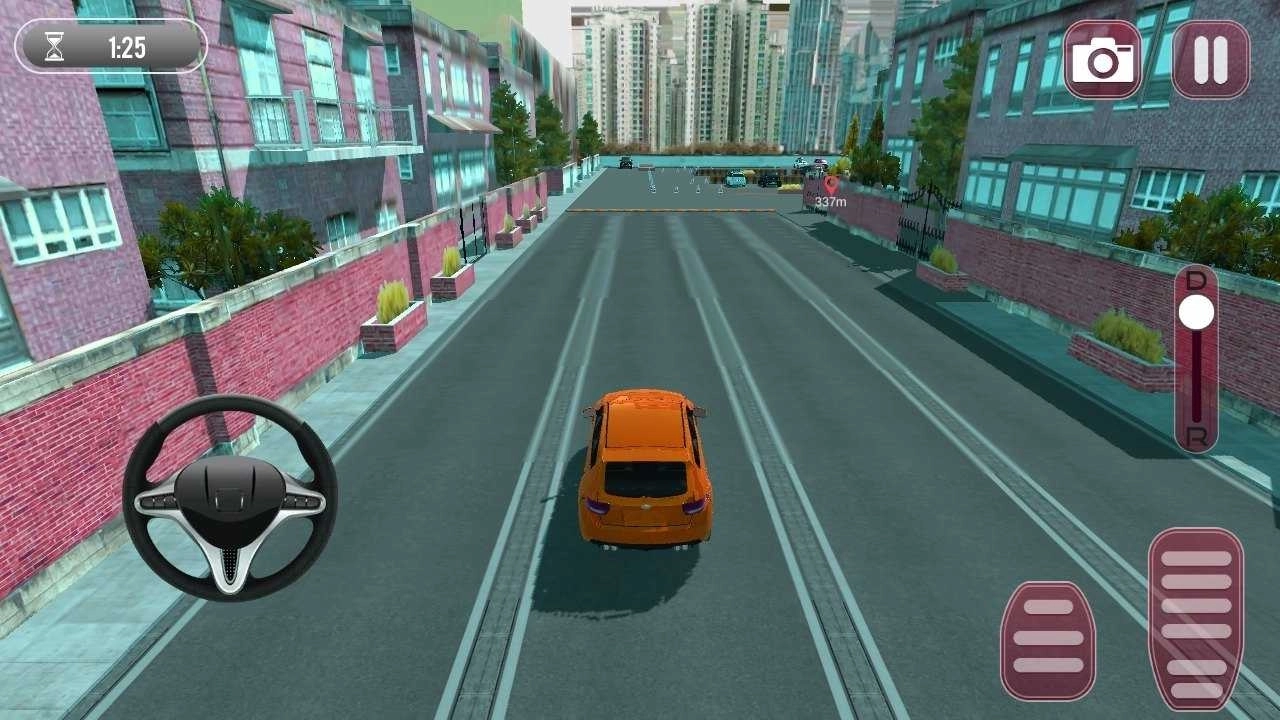
Task: Hit the tall accelerator pedal
Action: (1195, 619)
